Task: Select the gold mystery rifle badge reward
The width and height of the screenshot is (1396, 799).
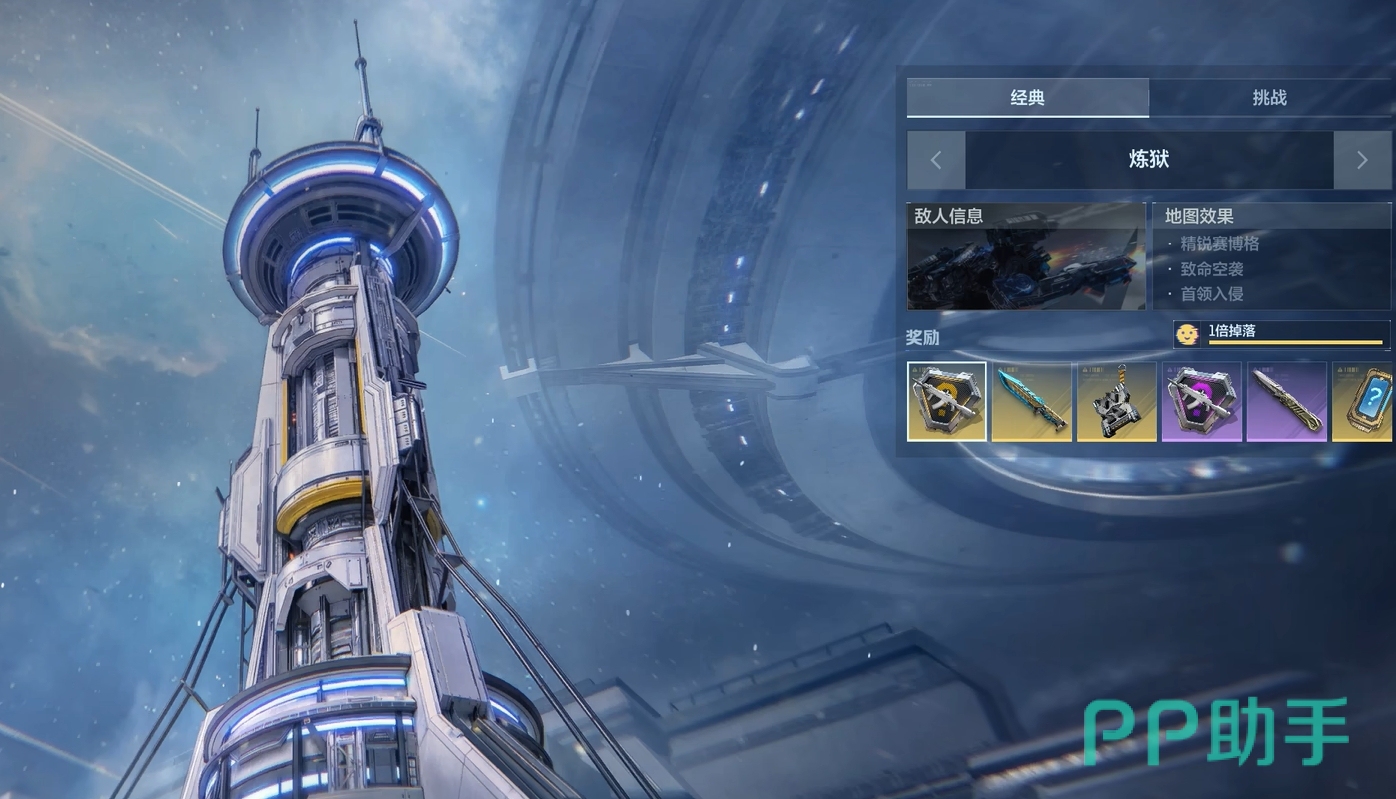Action: click(x=947, y=401)
